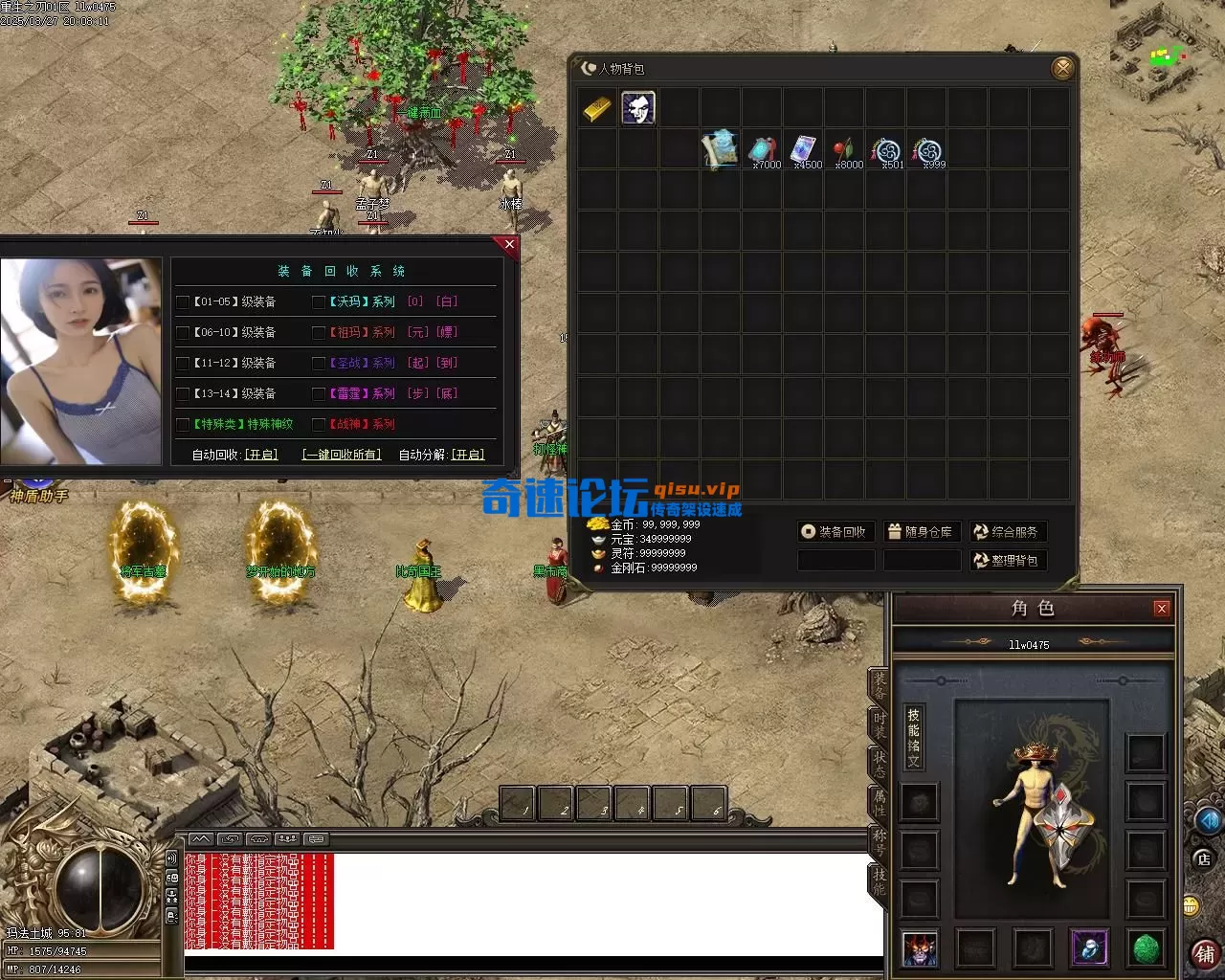Close the 装备回收系统 recycle panel

509,245
